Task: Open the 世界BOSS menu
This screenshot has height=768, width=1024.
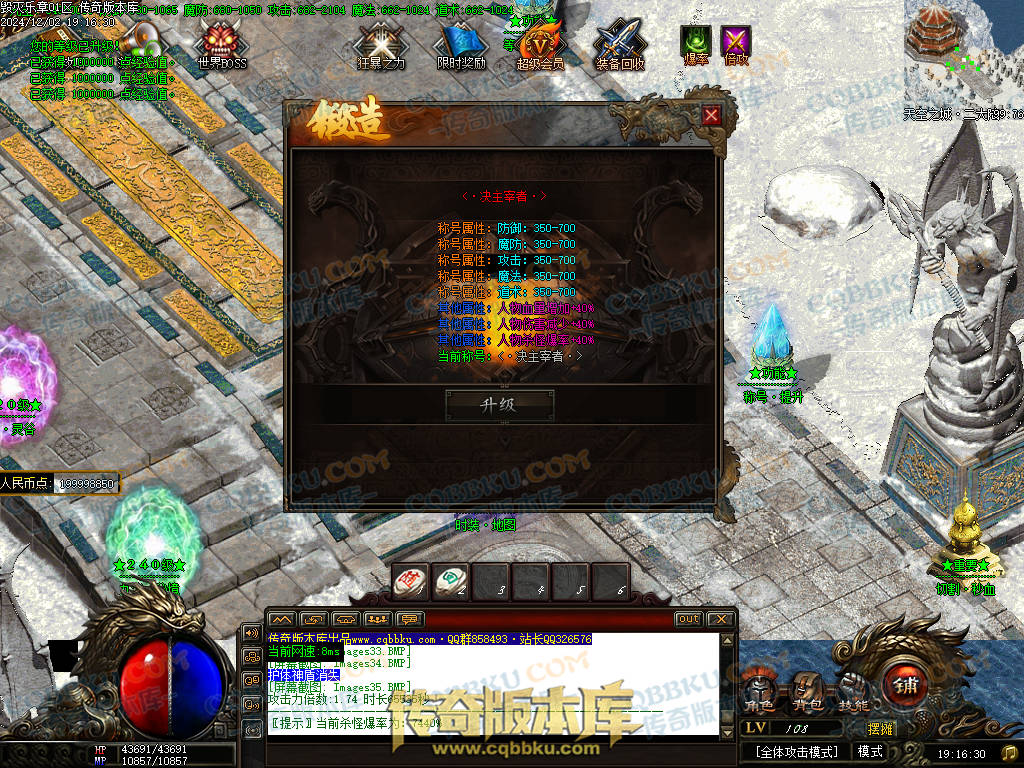Action: (x=221, y=45)
